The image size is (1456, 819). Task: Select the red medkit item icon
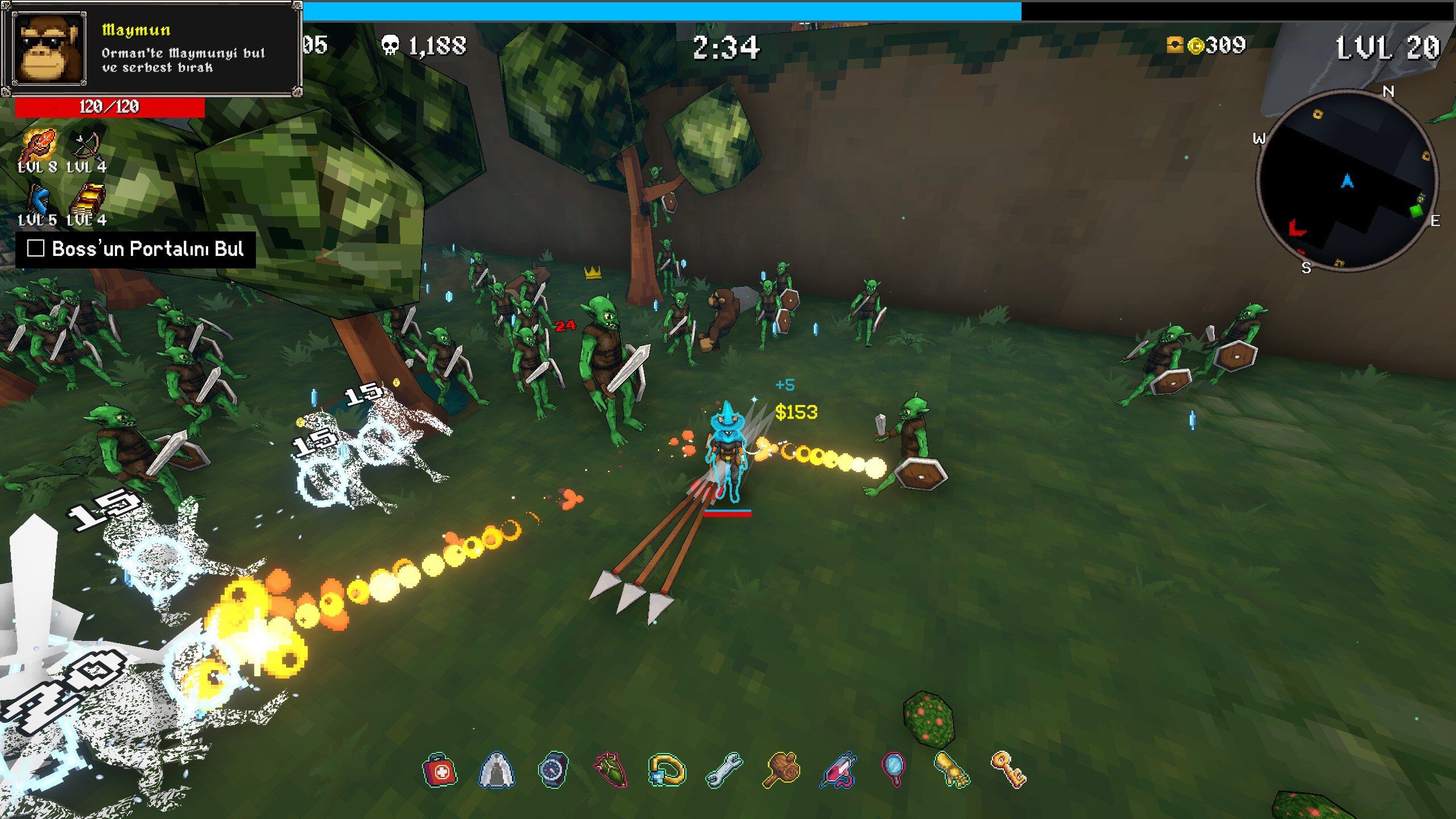(x=440, y=771)
